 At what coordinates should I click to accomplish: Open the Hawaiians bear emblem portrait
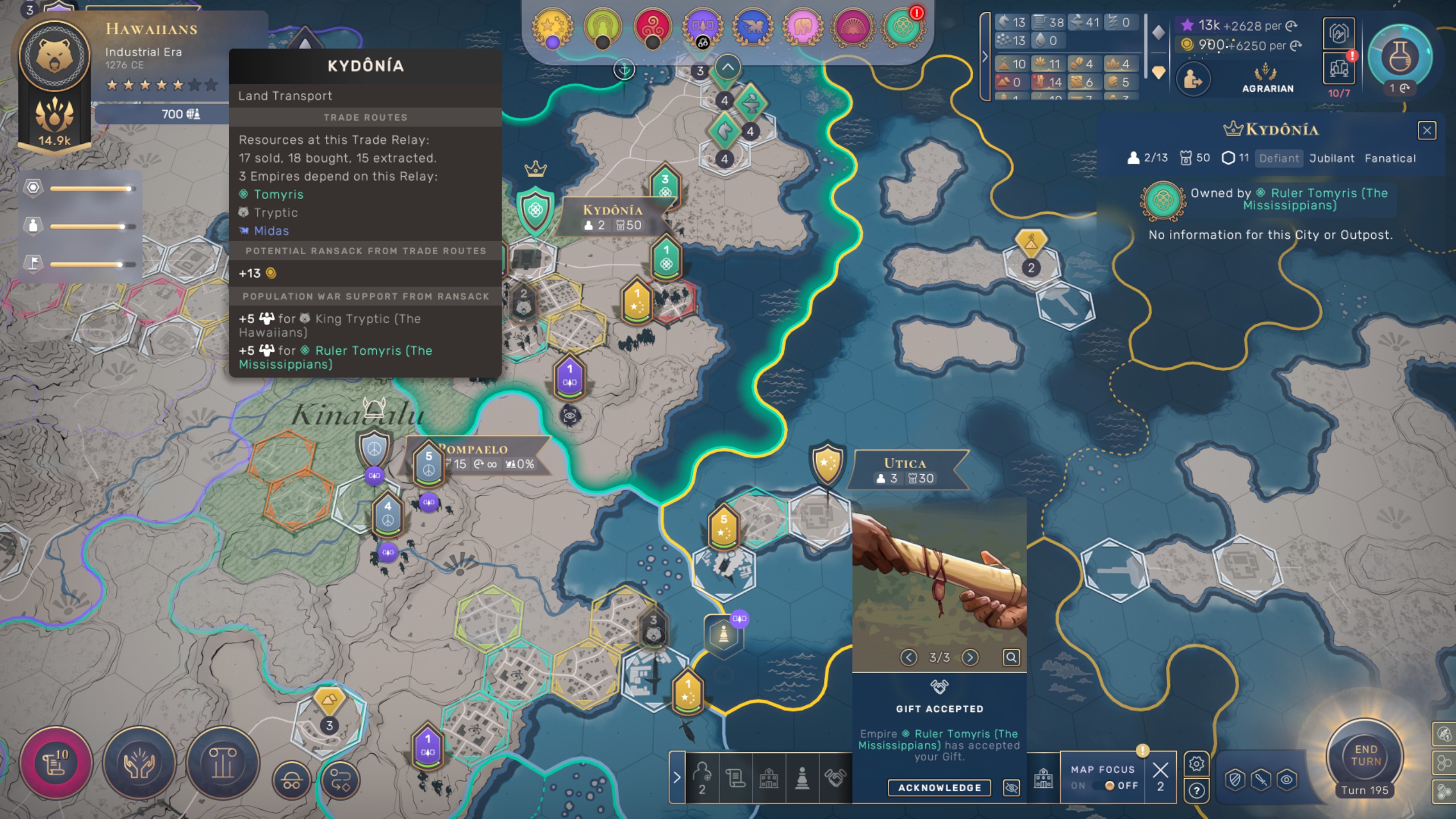coord(55,56)
